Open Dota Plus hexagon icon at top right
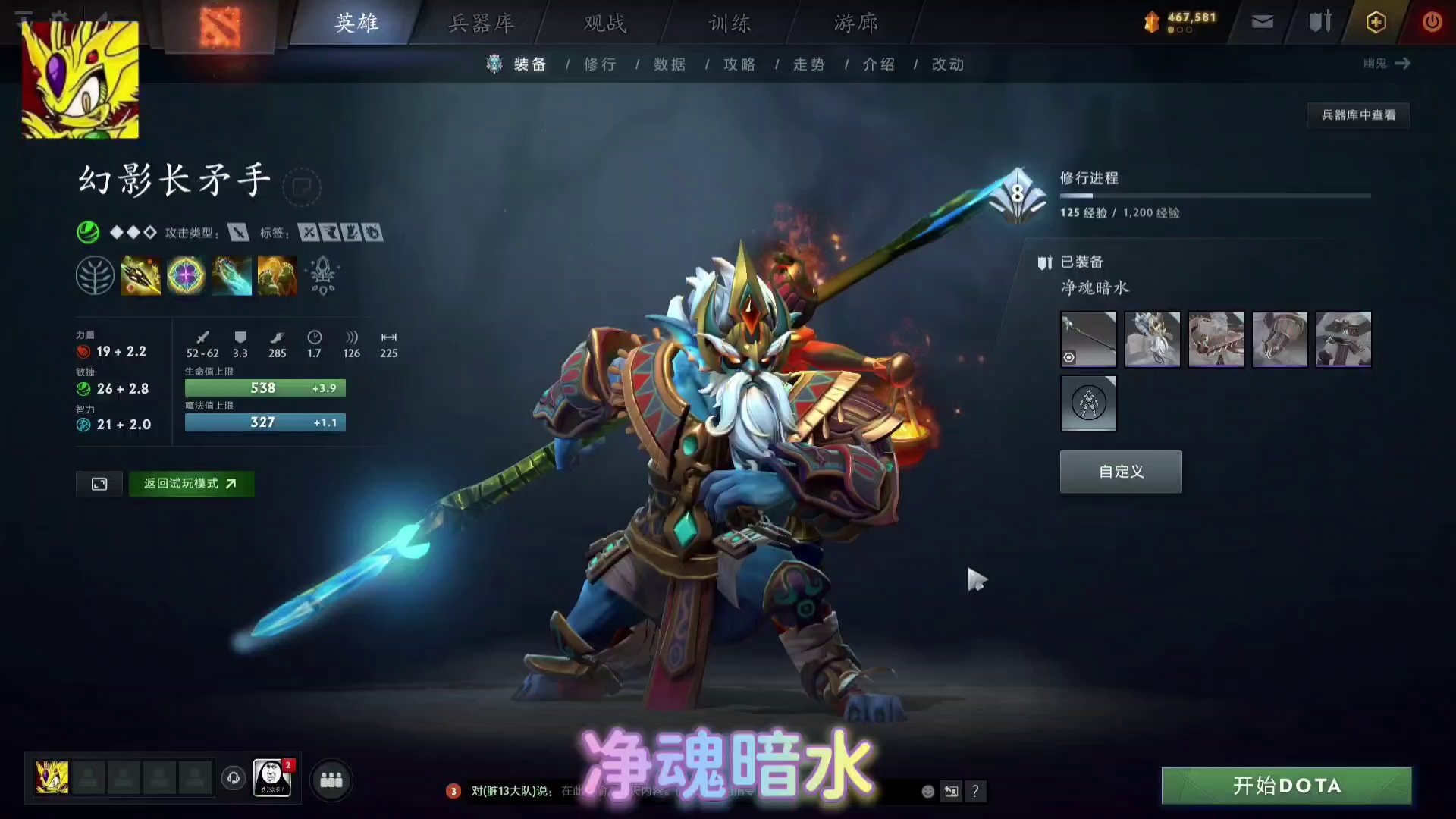This screenshot has height=819, width=1456. click(1375, 22)
